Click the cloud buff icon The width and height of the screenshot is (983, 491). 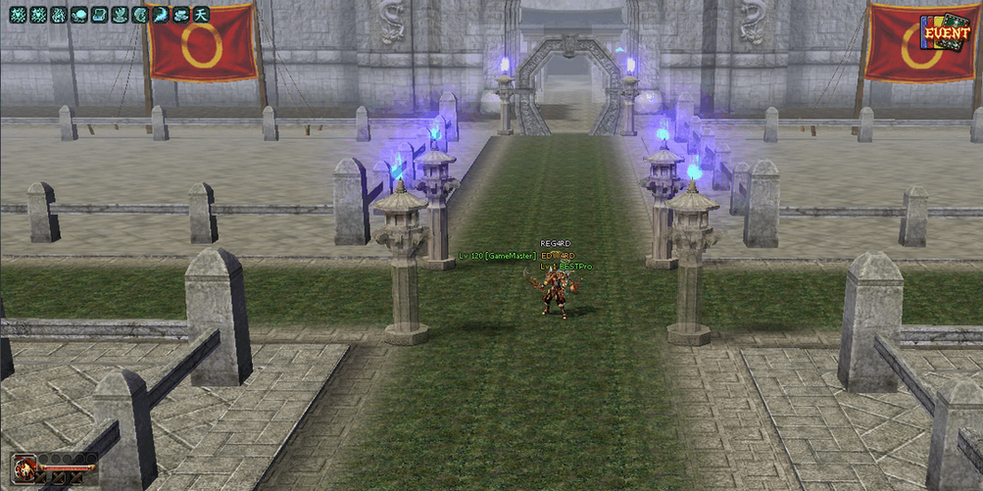tap(181, 15)
